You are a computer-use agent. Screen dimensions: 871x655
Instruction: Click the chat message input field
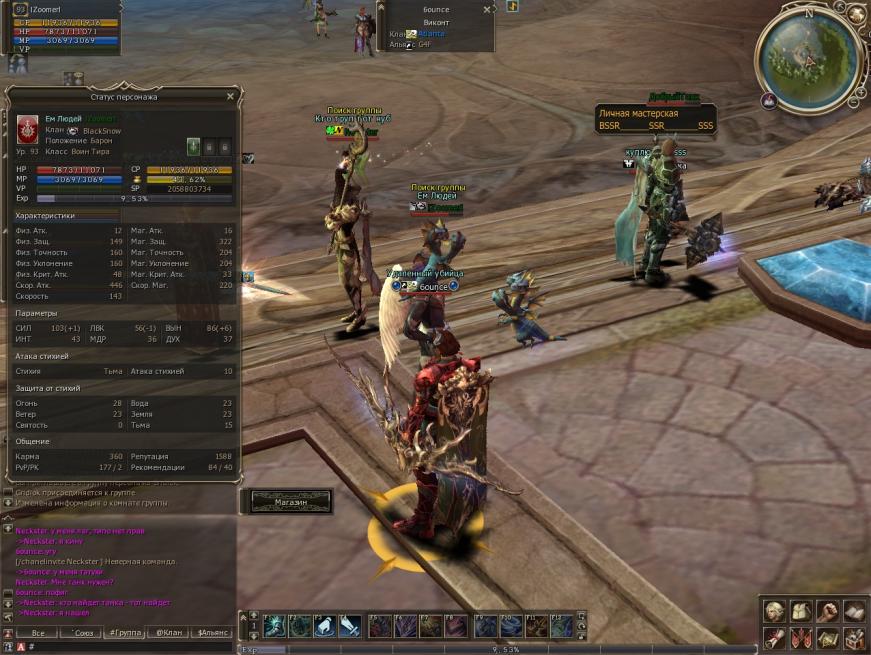130,647
